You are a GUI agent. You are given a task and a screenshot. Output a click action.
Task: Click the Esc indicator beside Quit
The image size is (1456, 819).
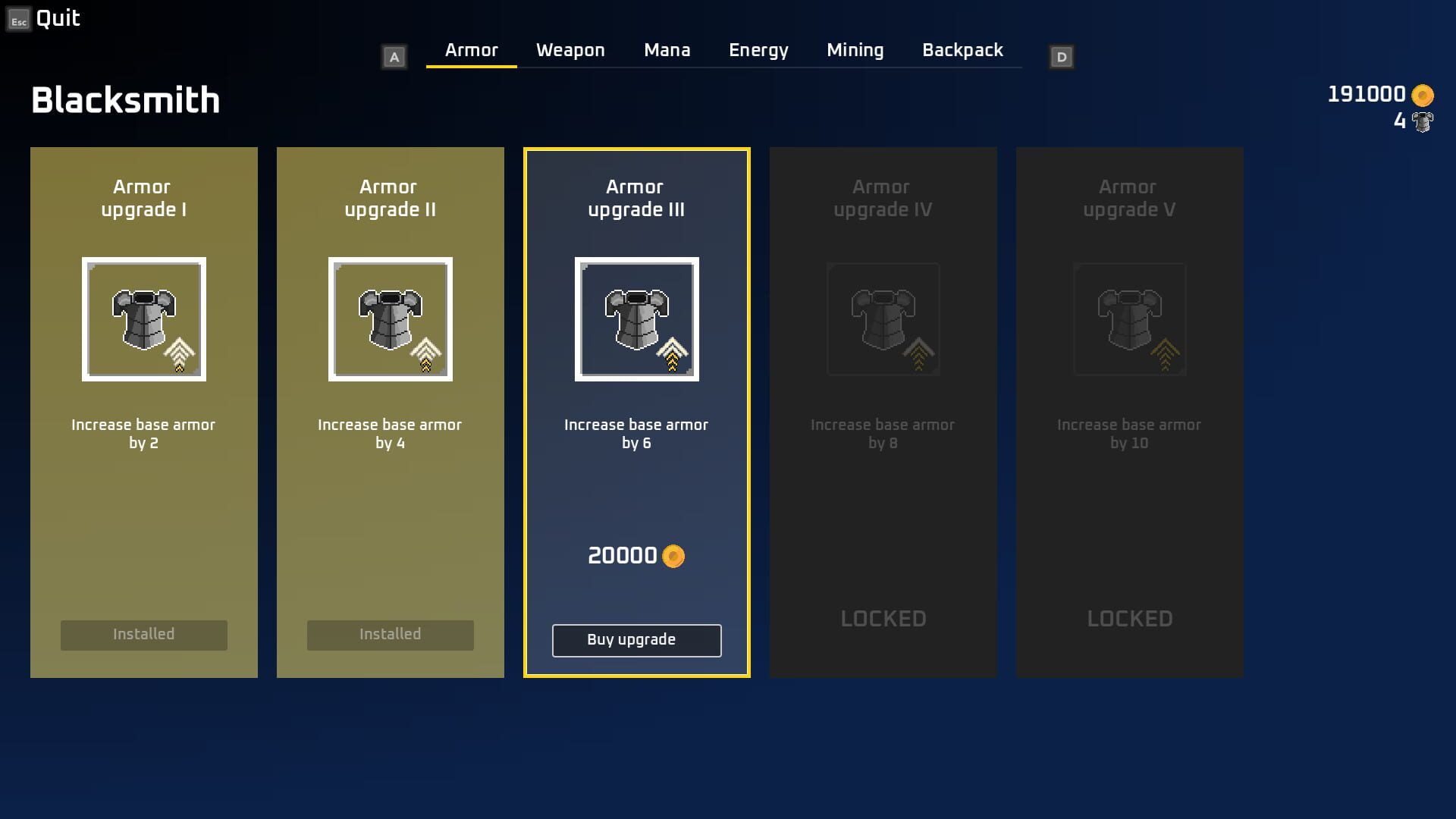click(x=17, y=20)
